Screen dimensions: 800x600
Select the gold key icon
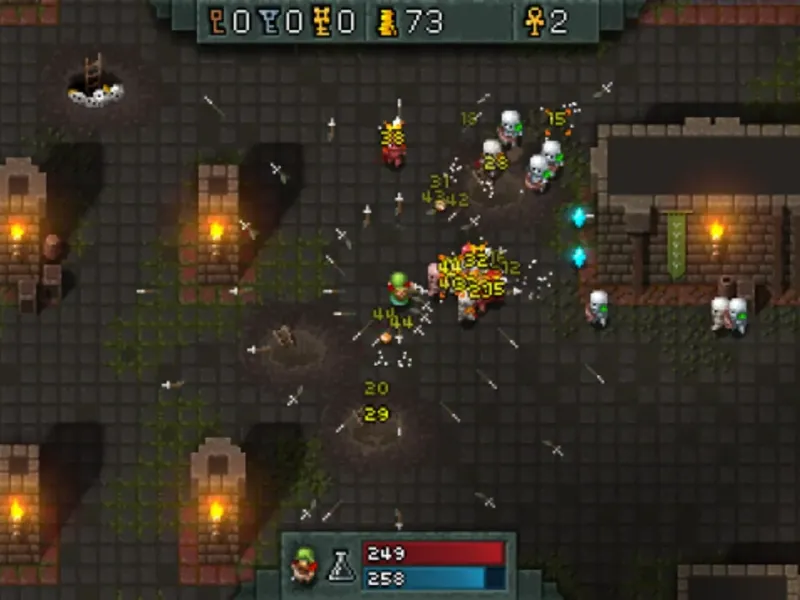[322, 22]
